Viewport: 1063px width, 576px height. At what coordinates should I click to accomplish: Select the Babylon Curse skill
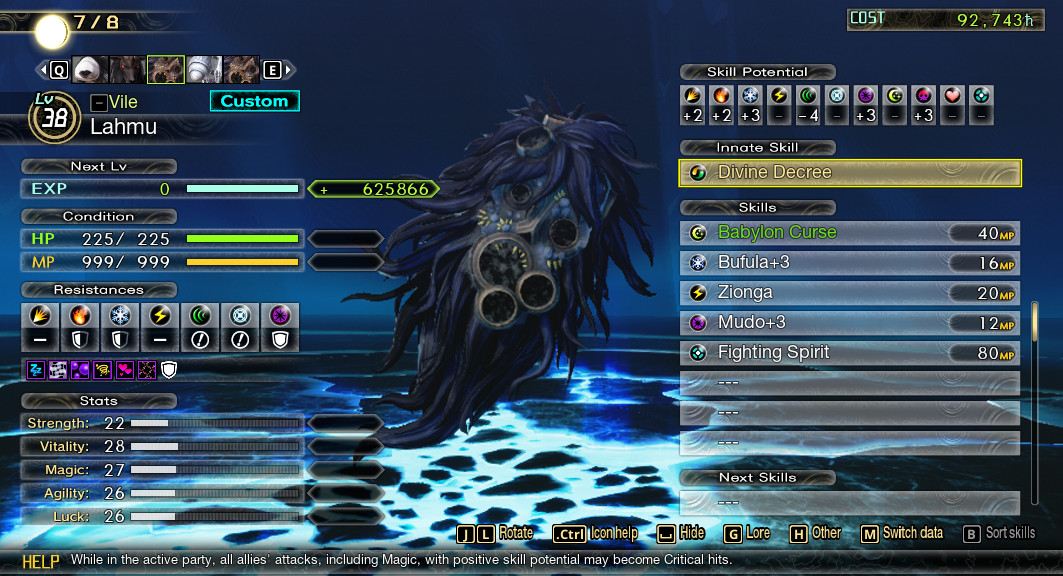tap(849, 232)
